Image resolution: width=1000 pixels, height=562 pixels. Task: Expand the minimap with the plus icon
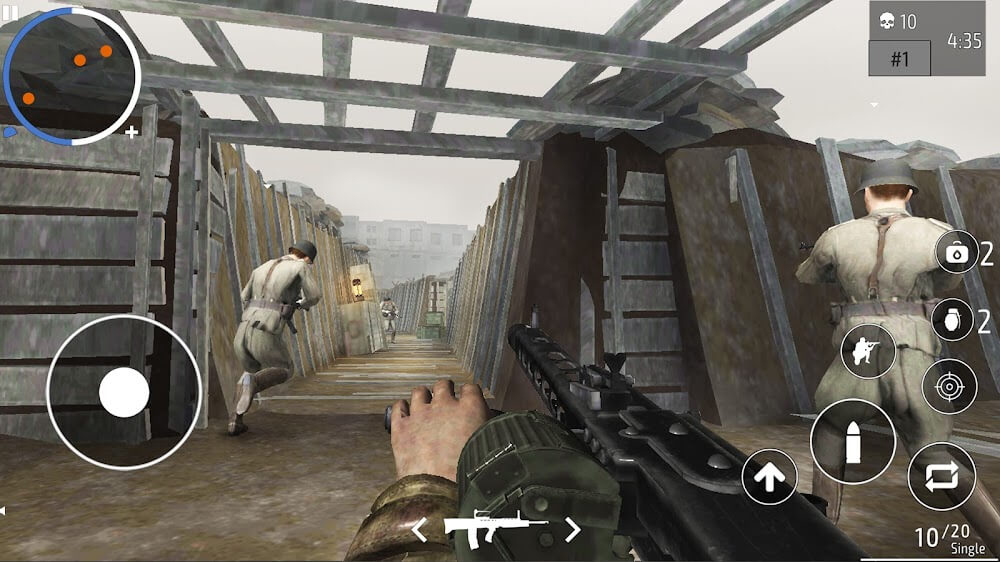tap(132, 131)
